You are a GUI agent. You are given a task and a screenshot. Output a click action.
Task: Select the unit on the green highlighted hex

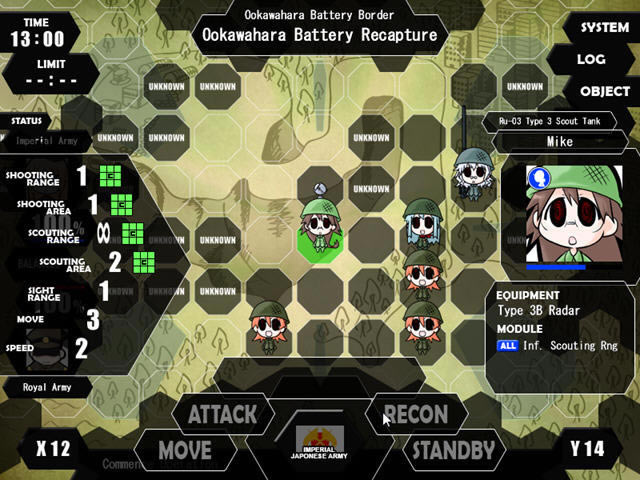tap(319, 231)
